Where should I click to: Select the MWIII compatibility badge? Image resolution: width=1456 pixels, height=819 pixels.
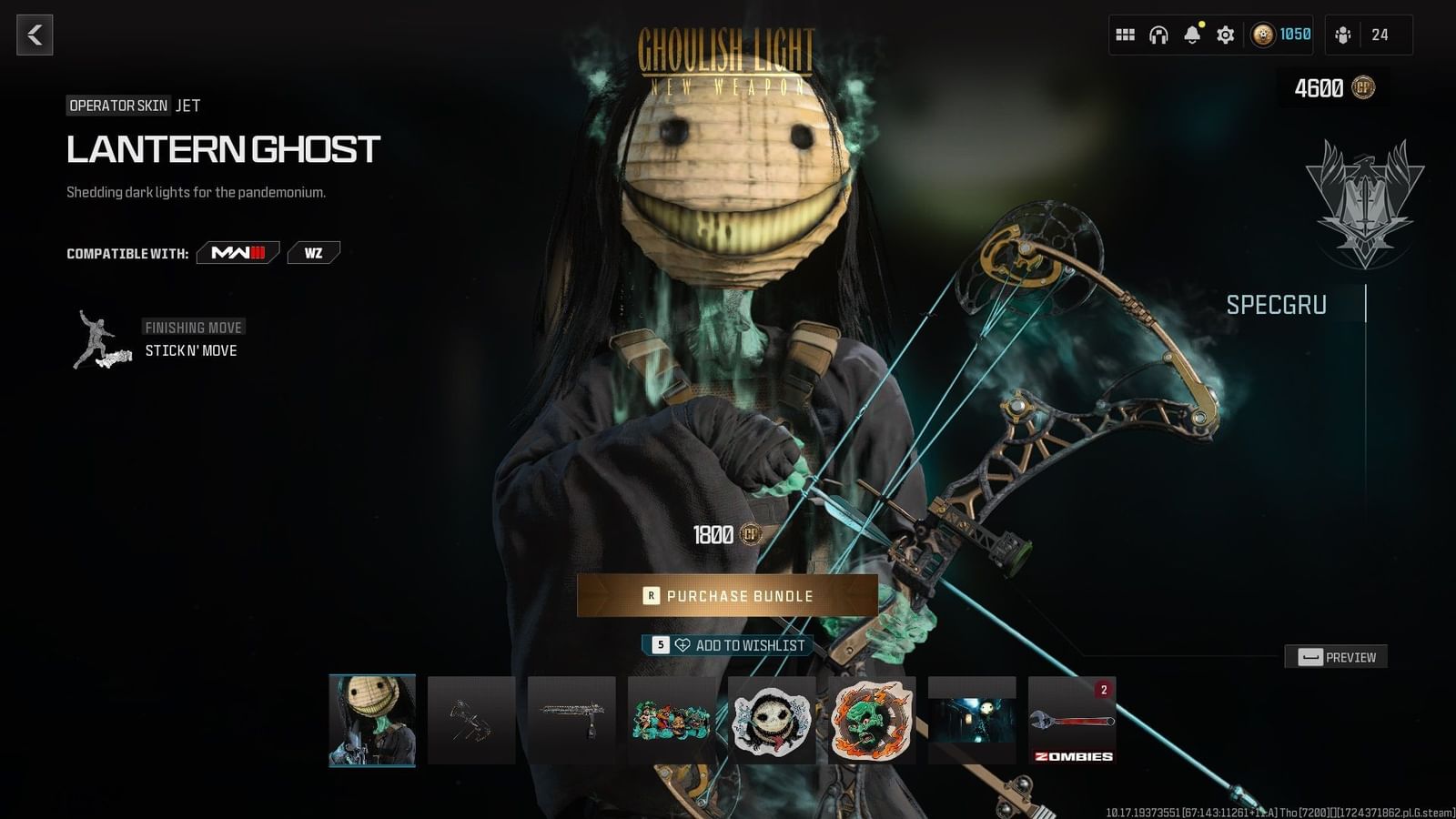click(238, 252)
